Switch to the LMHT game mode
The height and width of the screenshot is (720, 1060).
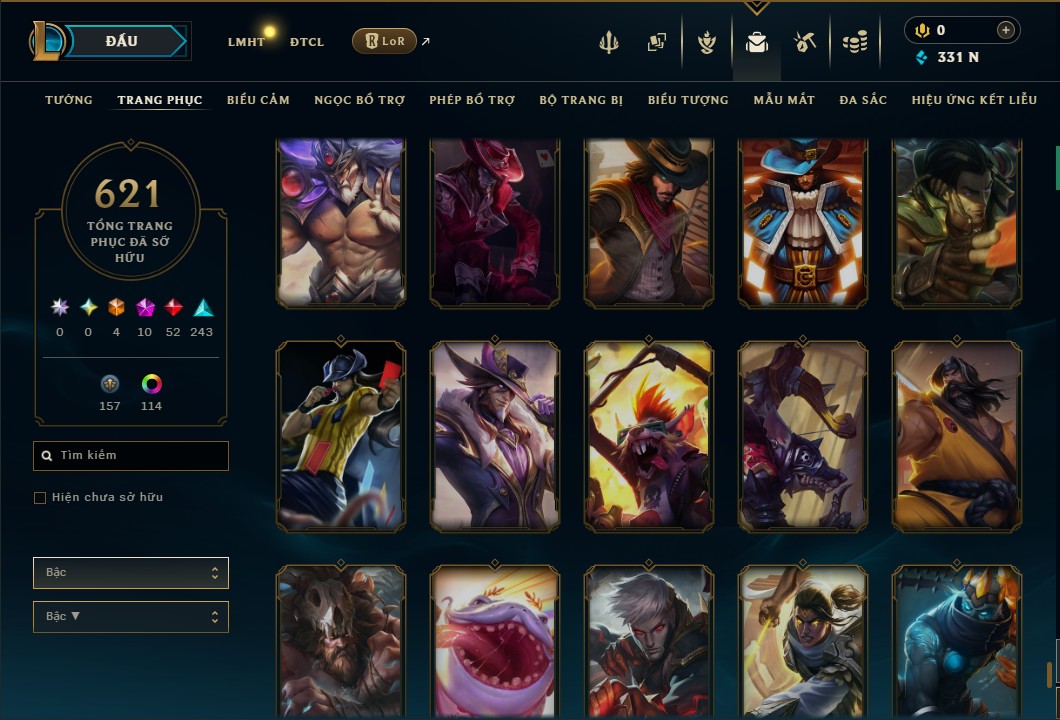point(246,42)
